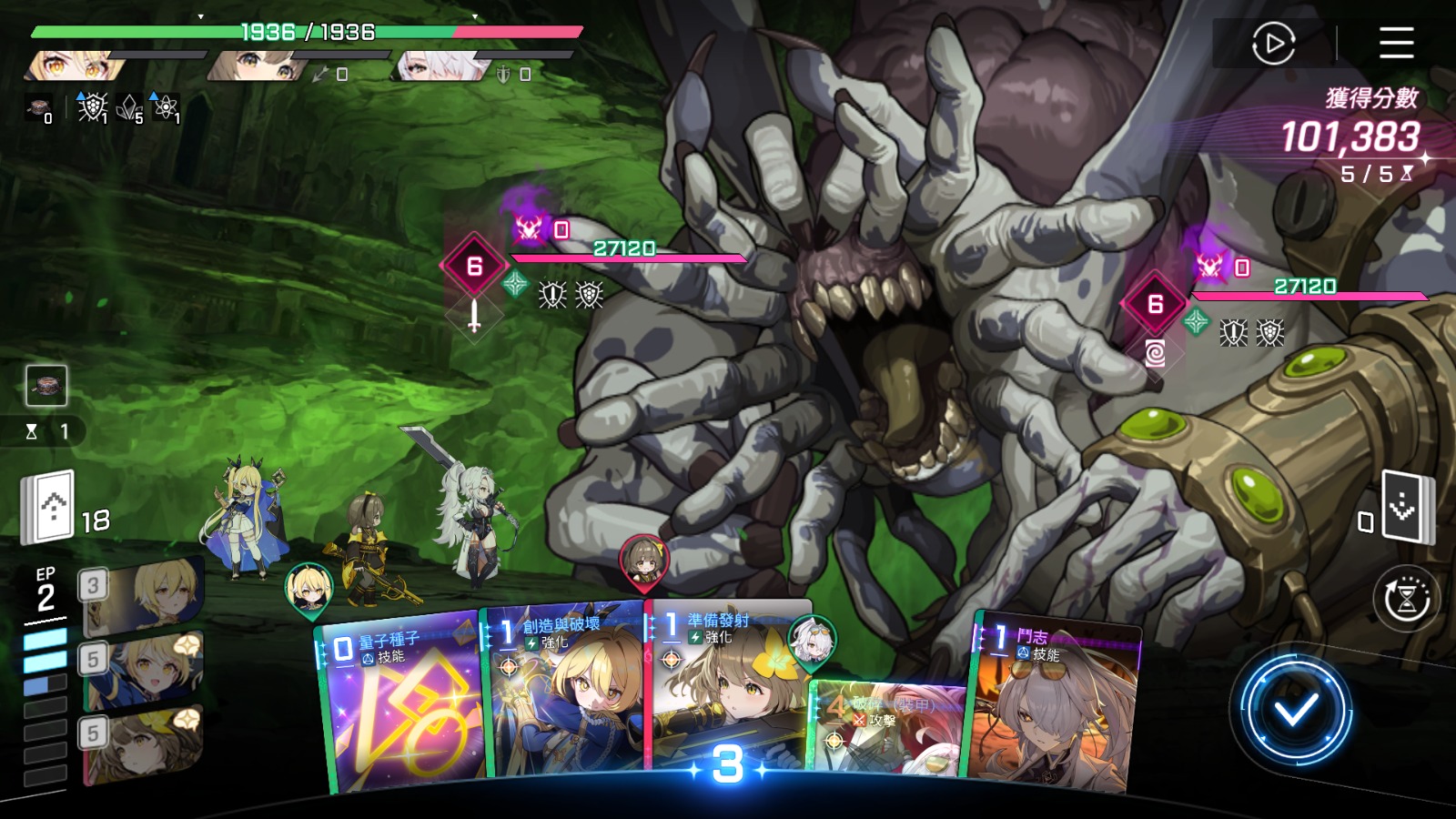The width and height of the screenshot is (1456, 819).
Task: Inspect the left enemy's sword intent icon
Action: (x=474, y=317)
